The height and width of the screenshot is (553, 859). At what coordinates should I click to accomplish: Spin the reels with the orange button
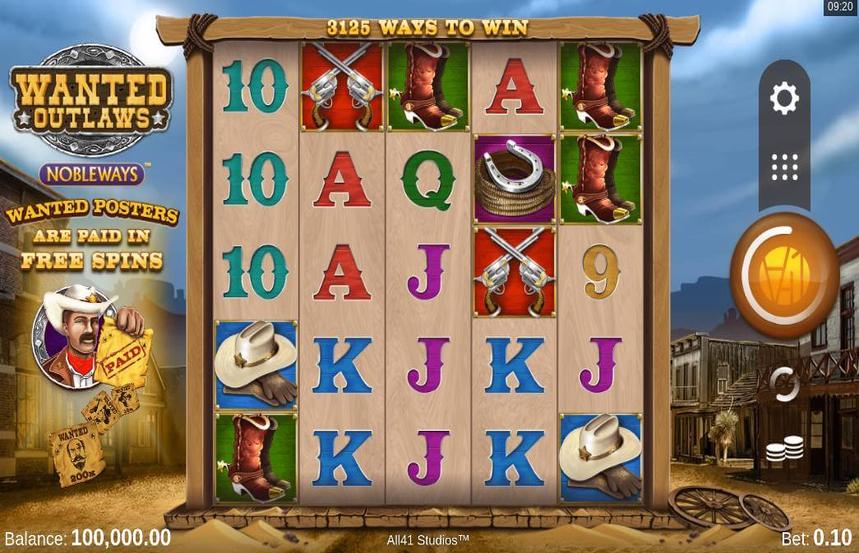pos(784,274)
